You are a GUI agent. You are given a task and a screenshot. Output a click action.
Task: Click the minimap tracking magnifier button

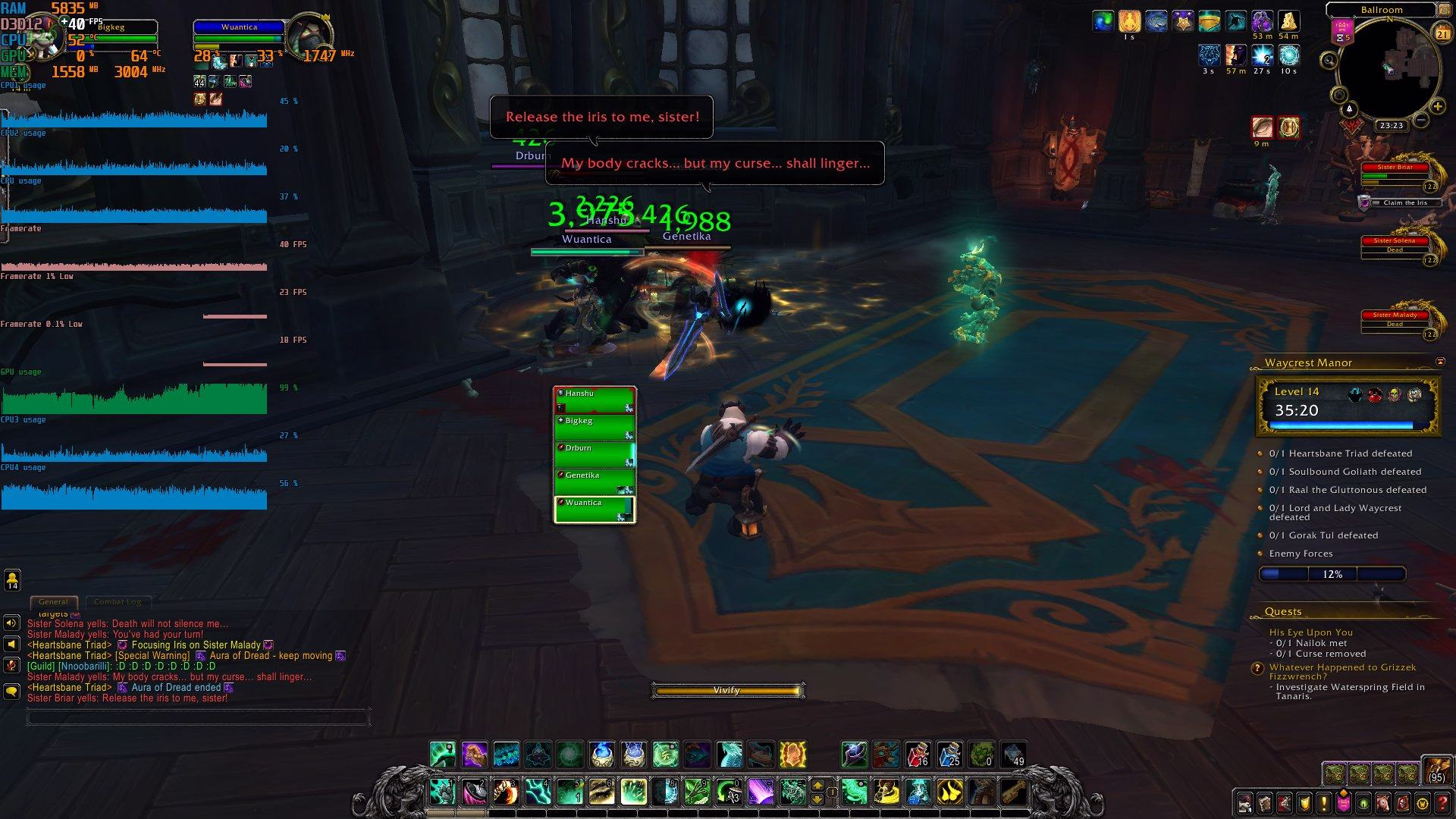(1329, 60)
